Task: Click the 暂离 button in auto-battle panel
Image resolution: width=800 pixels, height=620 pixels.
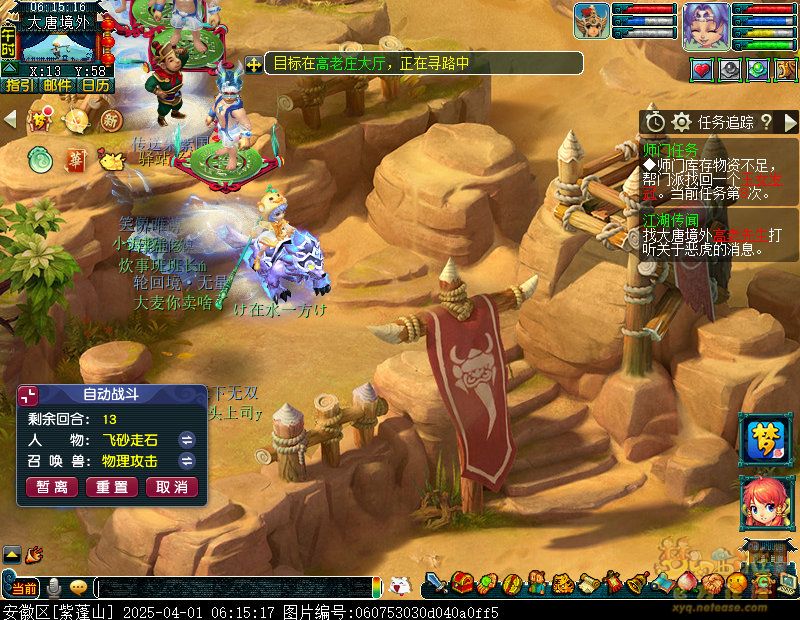Action: point(53,487)
